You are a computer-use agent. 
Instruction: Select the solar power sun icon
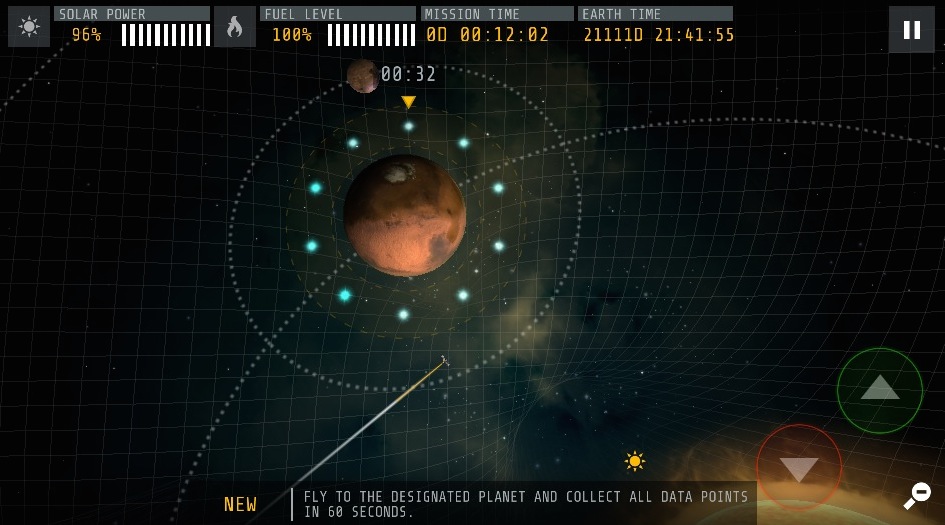[x=29, y=27]
